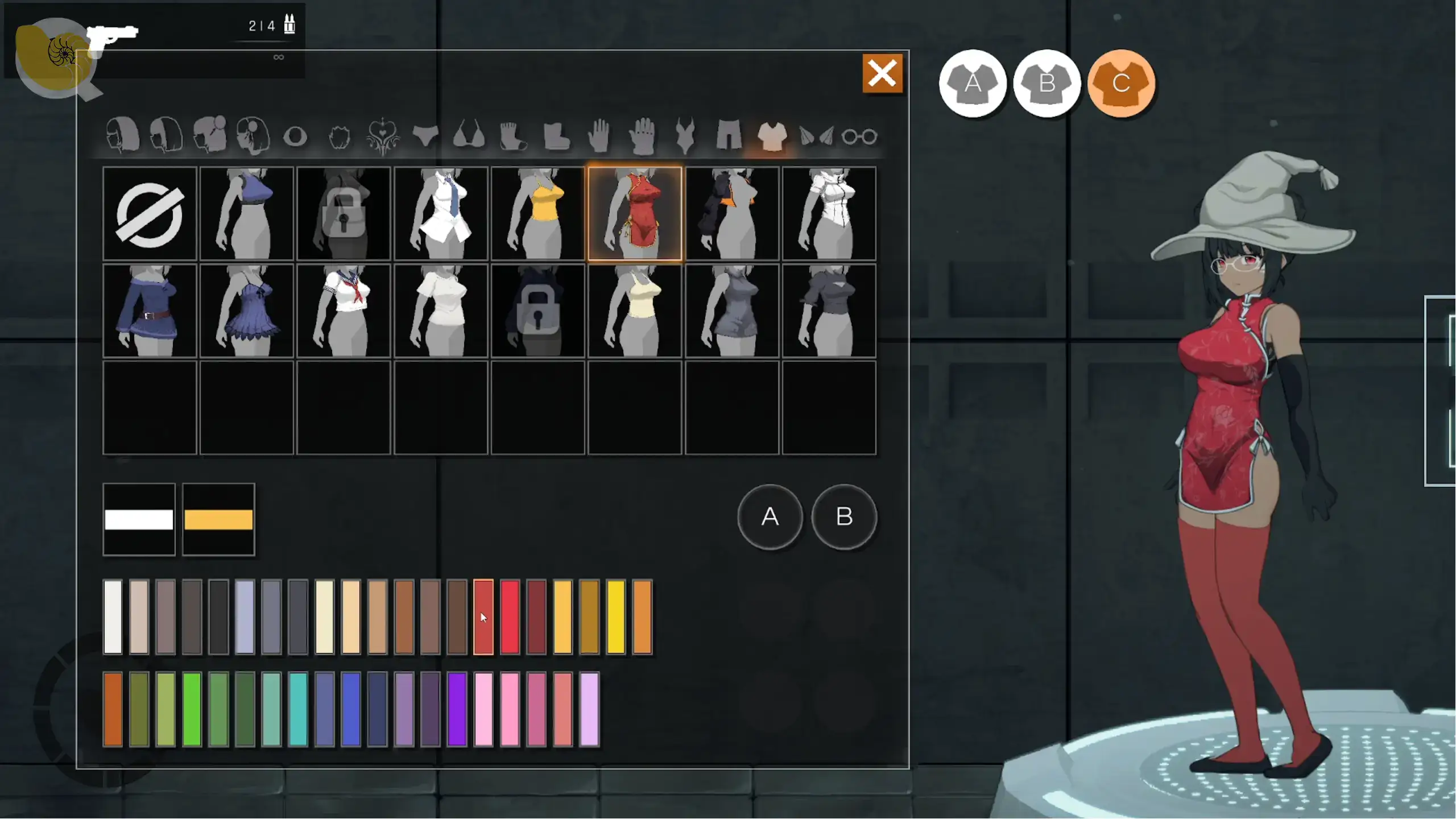Open the eye category tab
The height and width of the screenshot is (819, 1456).
coord(295,136)
